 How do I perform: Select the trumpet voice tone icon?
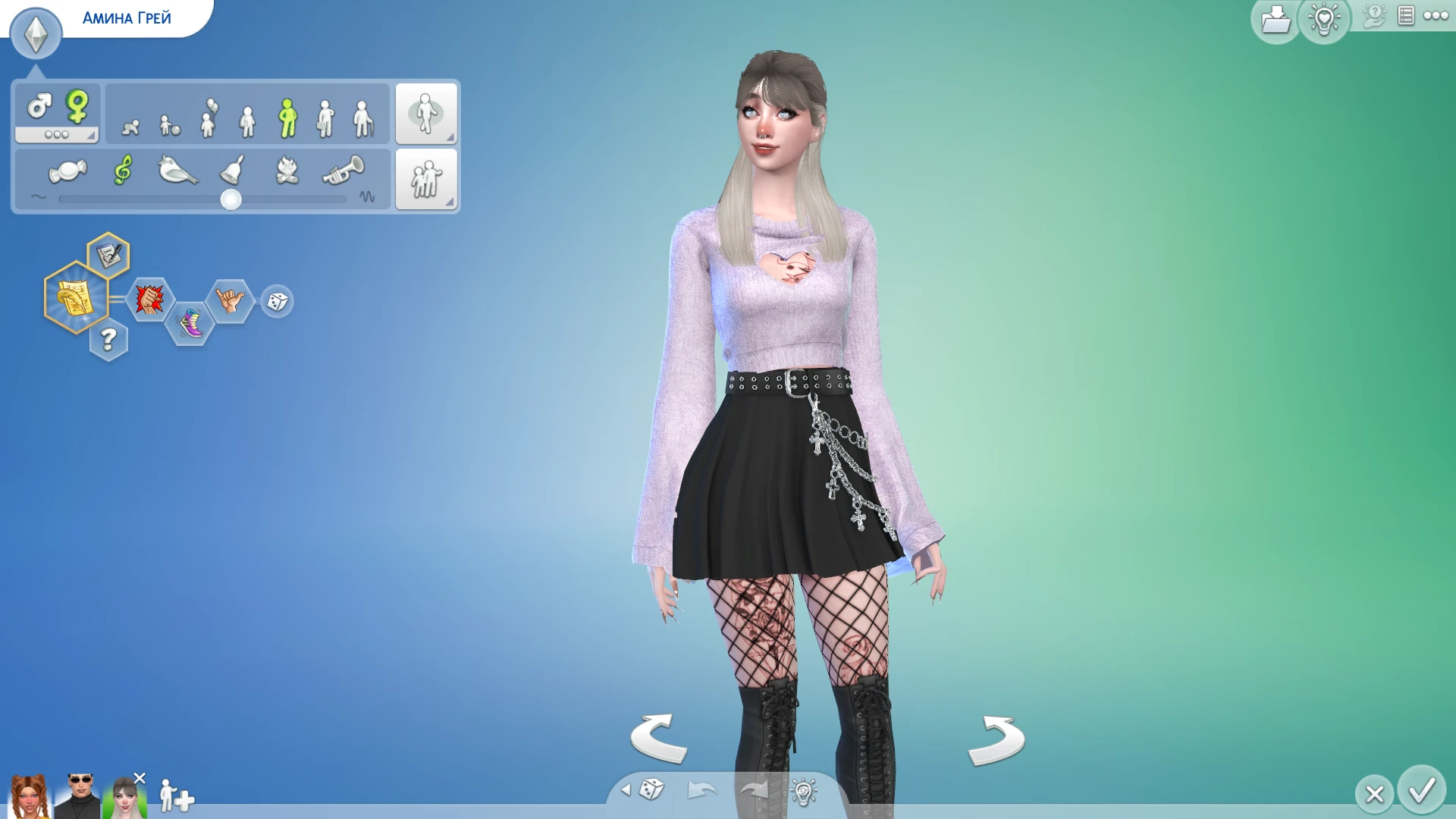[x=345, y=171]
